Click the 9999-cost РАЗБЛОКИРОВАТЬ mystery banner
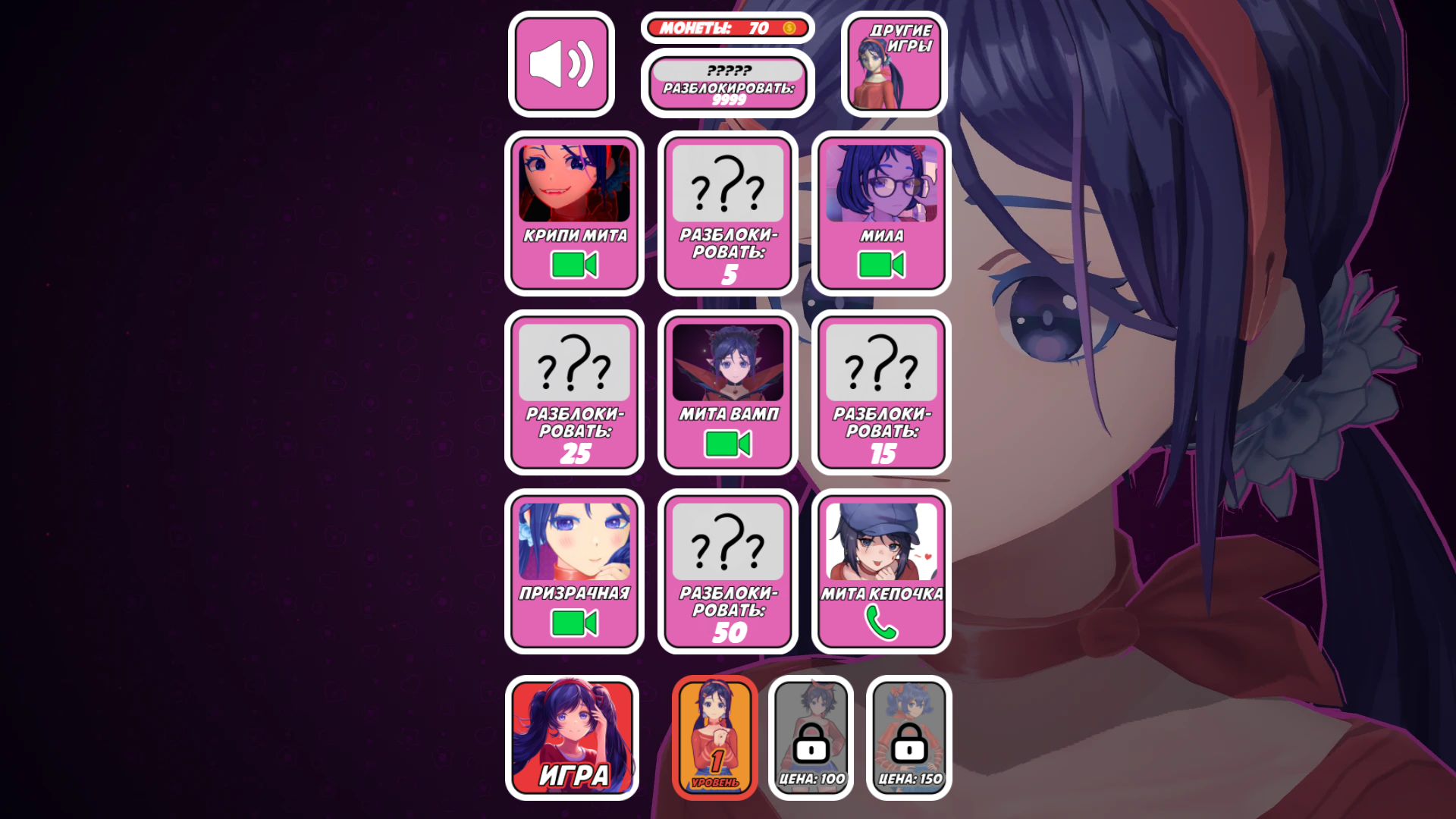This screenshot has height=819, width=1456. [x=726, y=82]
